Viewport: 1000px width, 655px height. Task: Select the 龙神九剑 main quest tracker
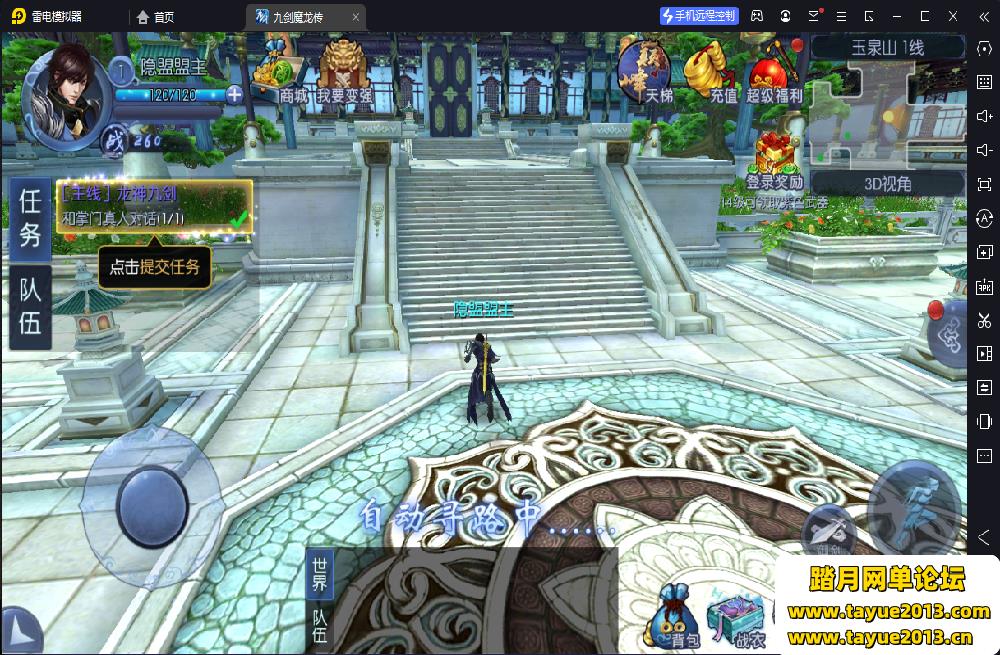click(154, 206)
